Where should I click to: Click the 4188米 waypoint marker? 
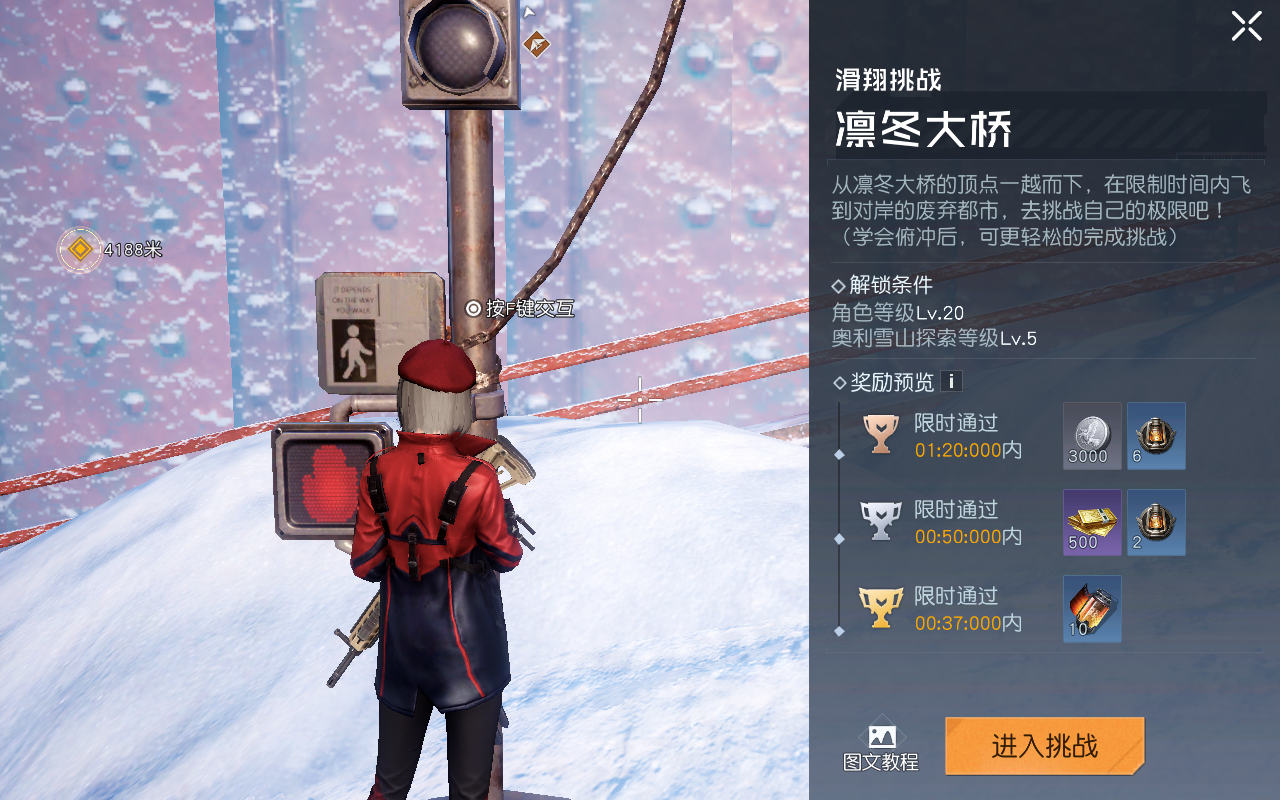pos(80,249)
